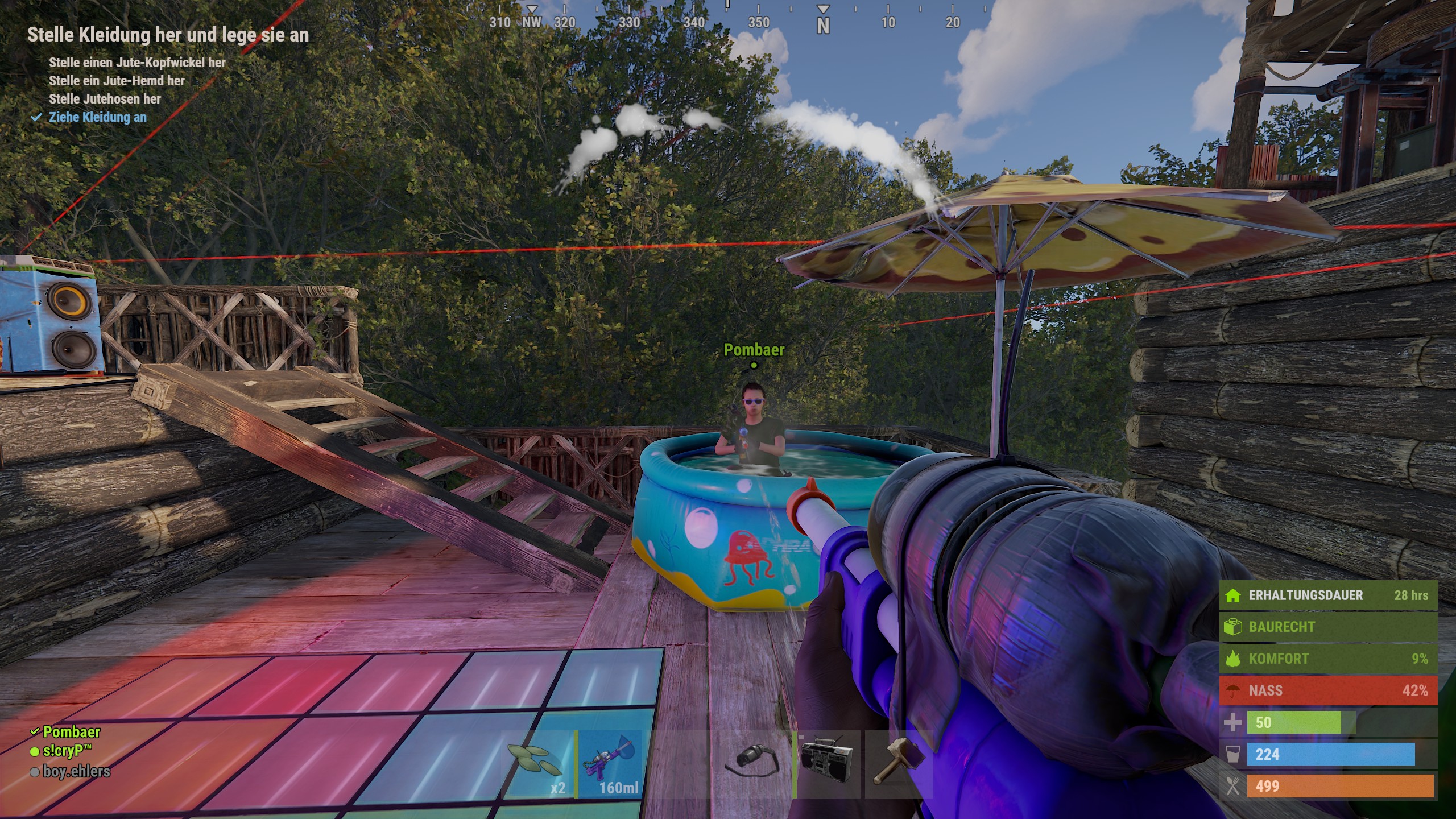Screen dimensions: 1456x819
Task: Select the seeds hotbar slot
Action: [537, 764]
